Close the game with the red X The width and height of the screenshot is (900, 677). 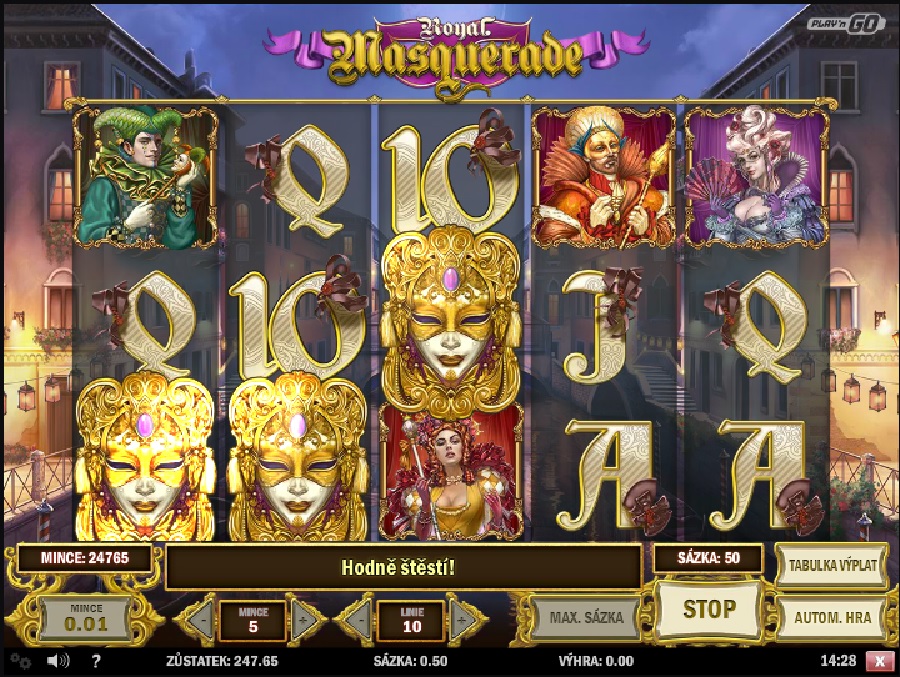(x=879, y=661)
